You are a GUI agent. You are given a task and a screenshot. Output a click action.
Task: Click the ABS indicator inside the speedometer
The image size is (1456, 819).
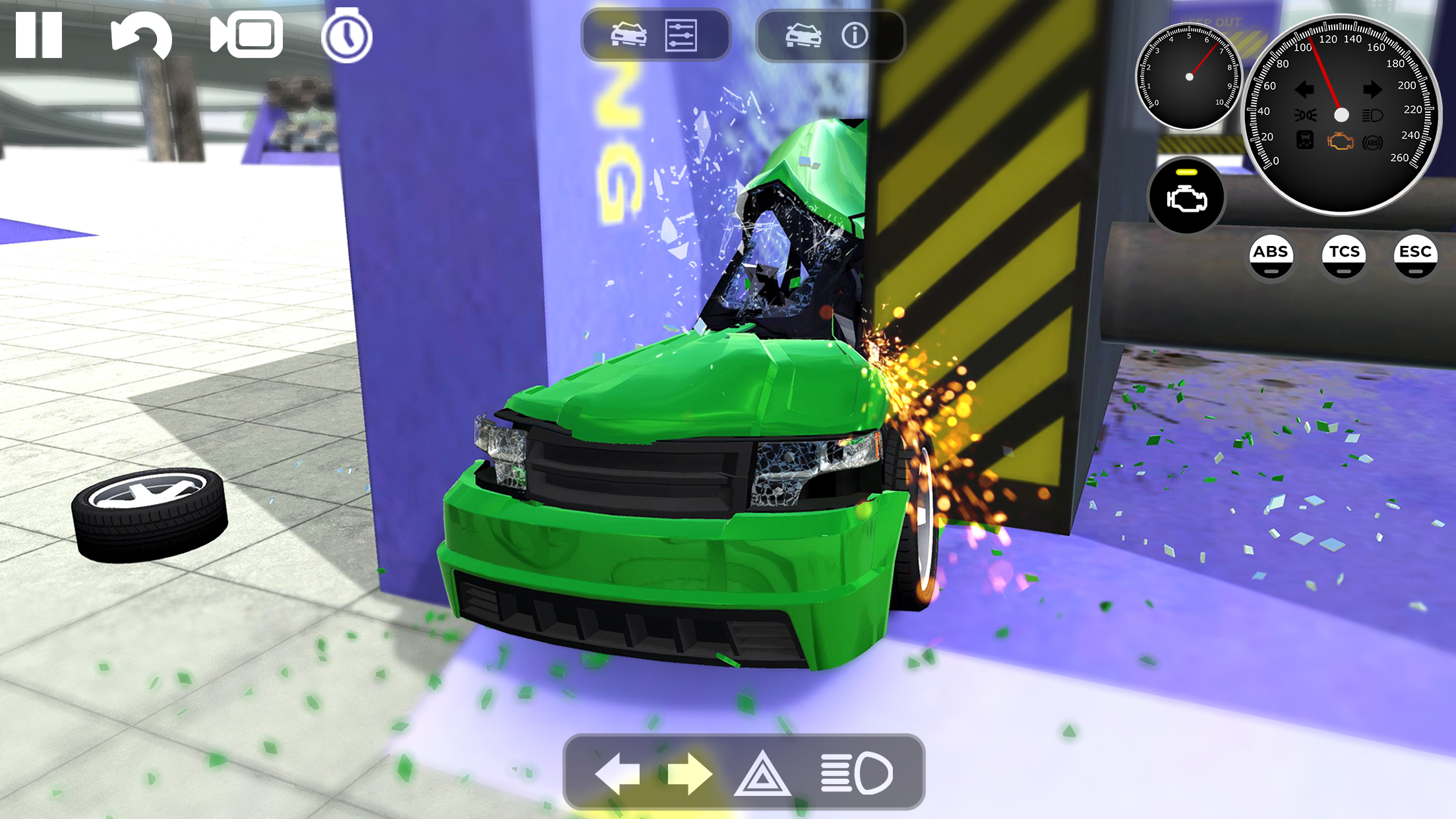click(1371, 142)
